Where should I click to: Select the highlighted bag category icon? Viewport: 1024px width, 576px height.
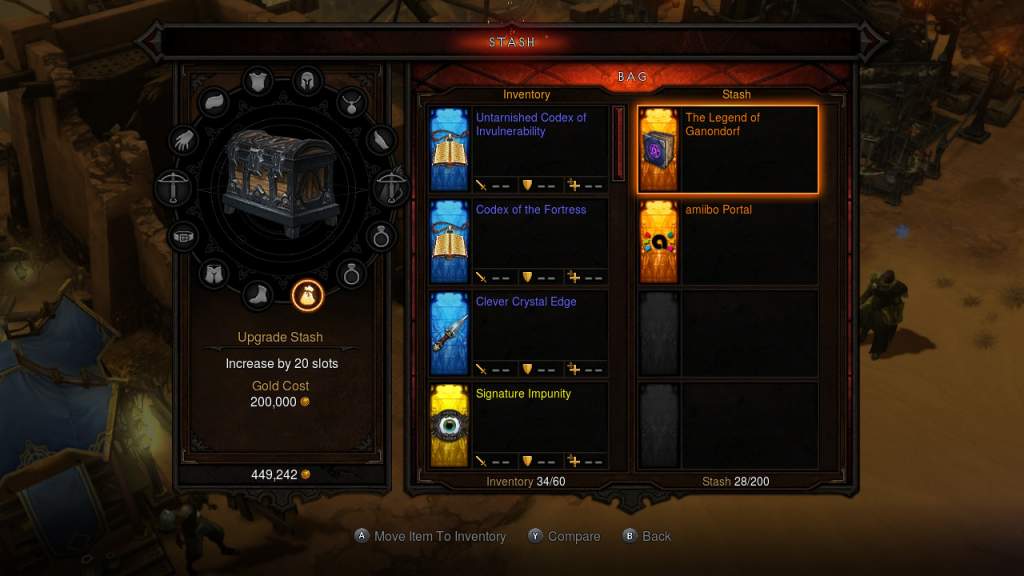(x=307, y=294)
